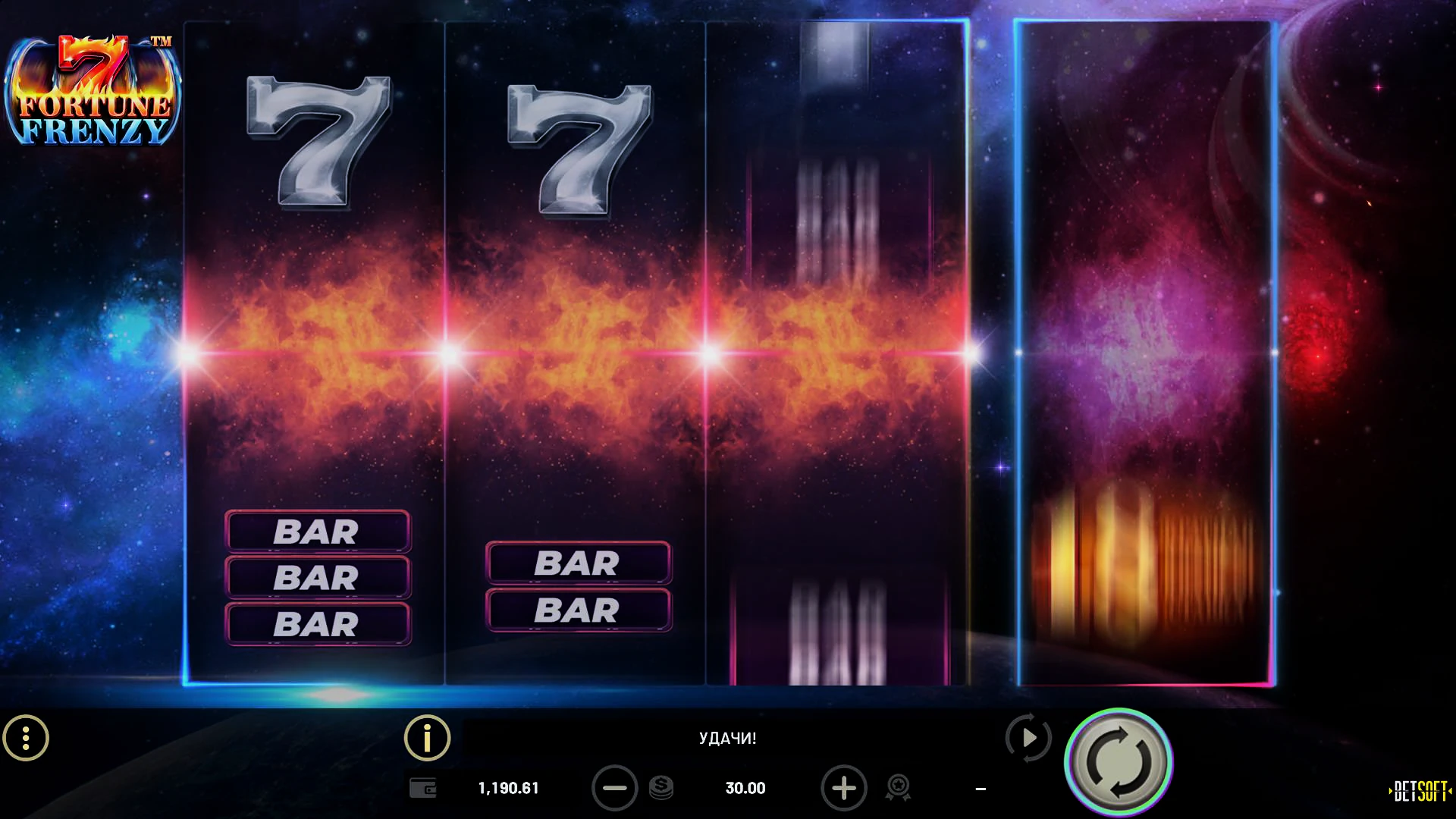
Task: Decrease the bet with the minus button
Action: point(614,788)
